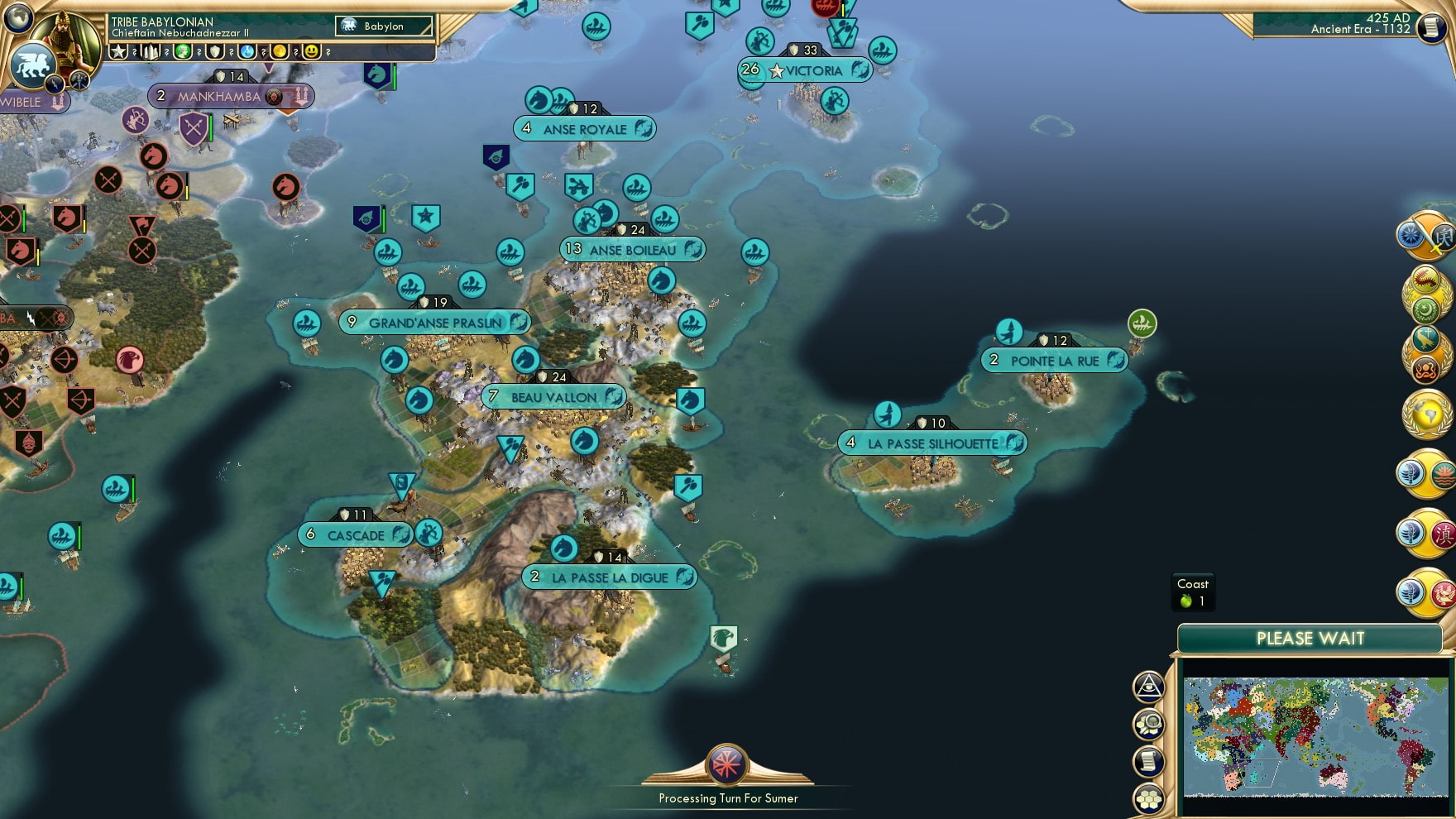Image resolution: width=1456 pixels, height=819 pixels.
Task: Click the green culture face icon in top panel
Action: (x=183, y=52)
